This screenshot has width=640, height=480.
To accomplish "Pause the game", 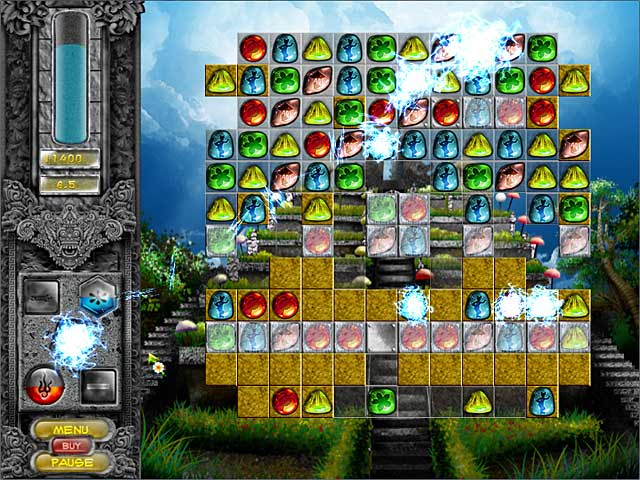I will (x=71, y=463).
